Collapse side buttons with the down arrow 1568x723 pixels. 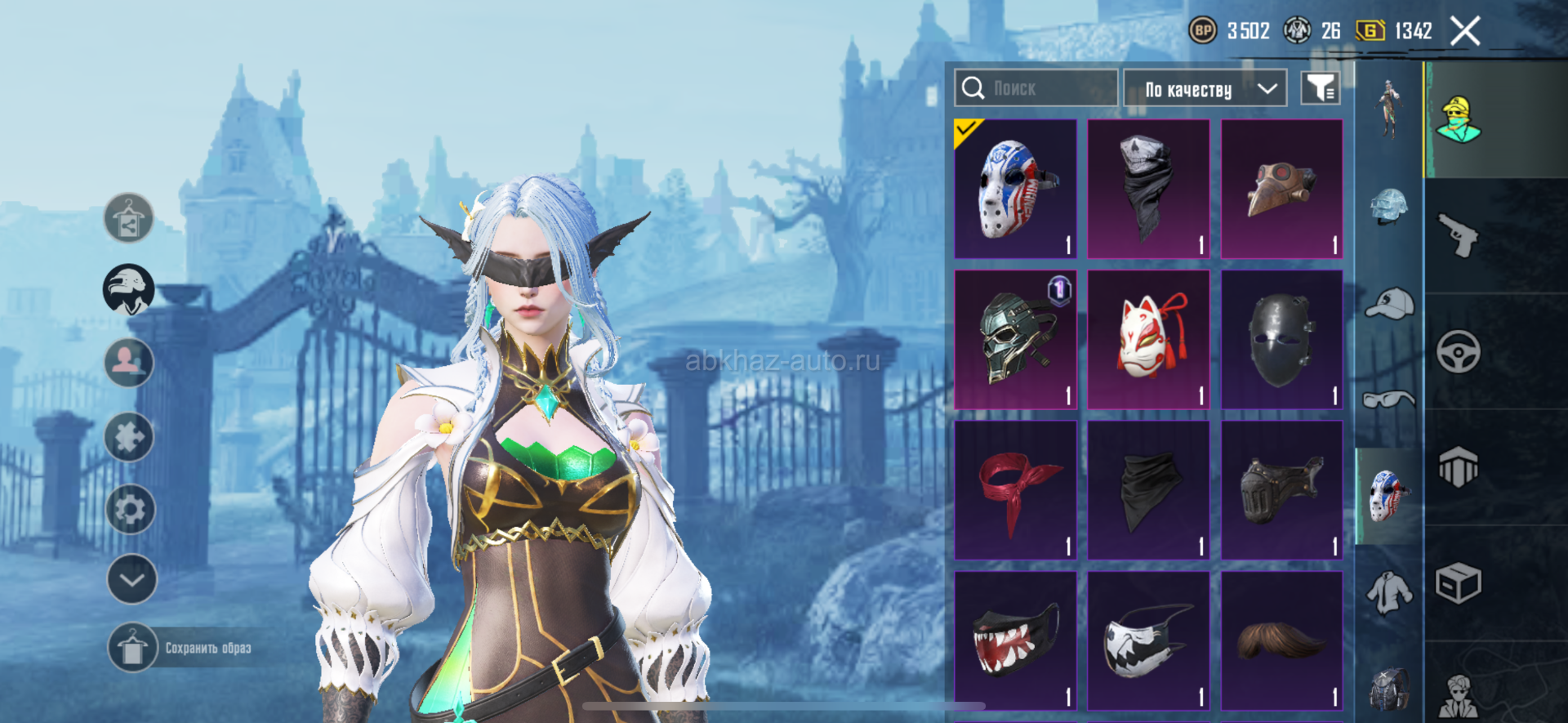click(x=131, y=579)
